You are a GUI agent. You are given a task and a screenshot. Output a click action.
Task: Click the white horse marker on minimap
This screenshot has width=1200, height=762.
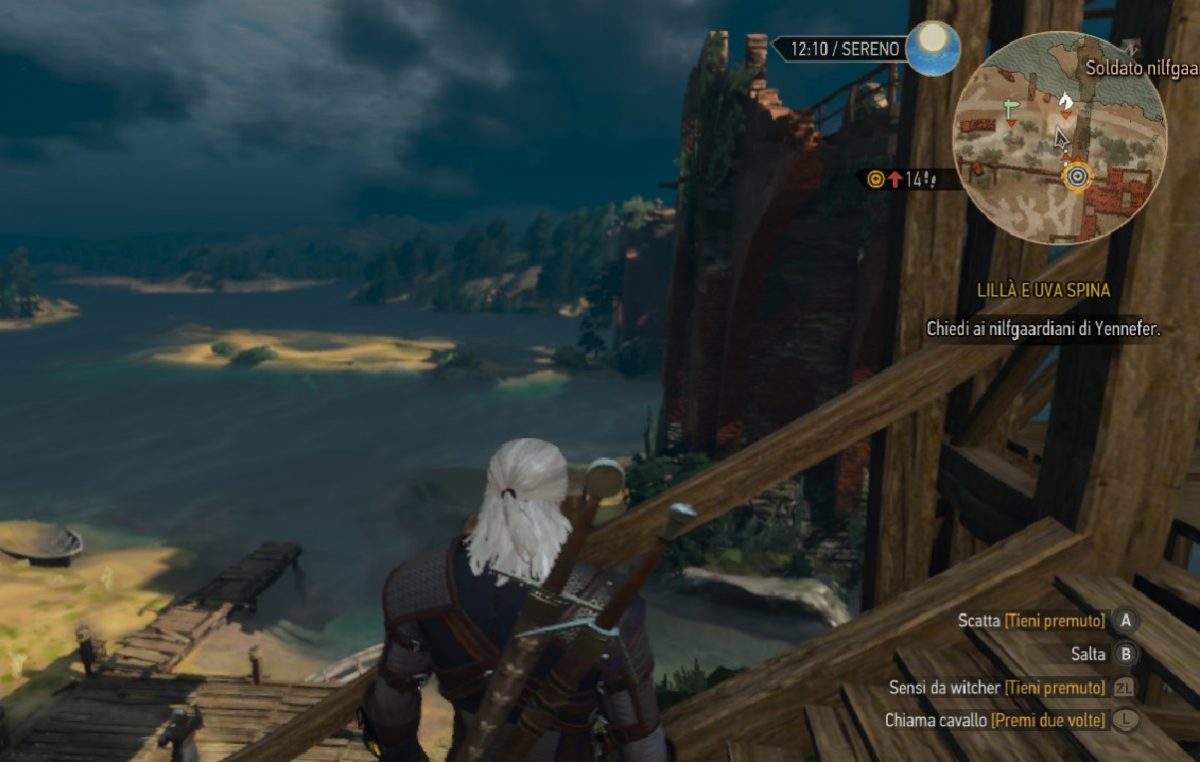point(1066,100)
